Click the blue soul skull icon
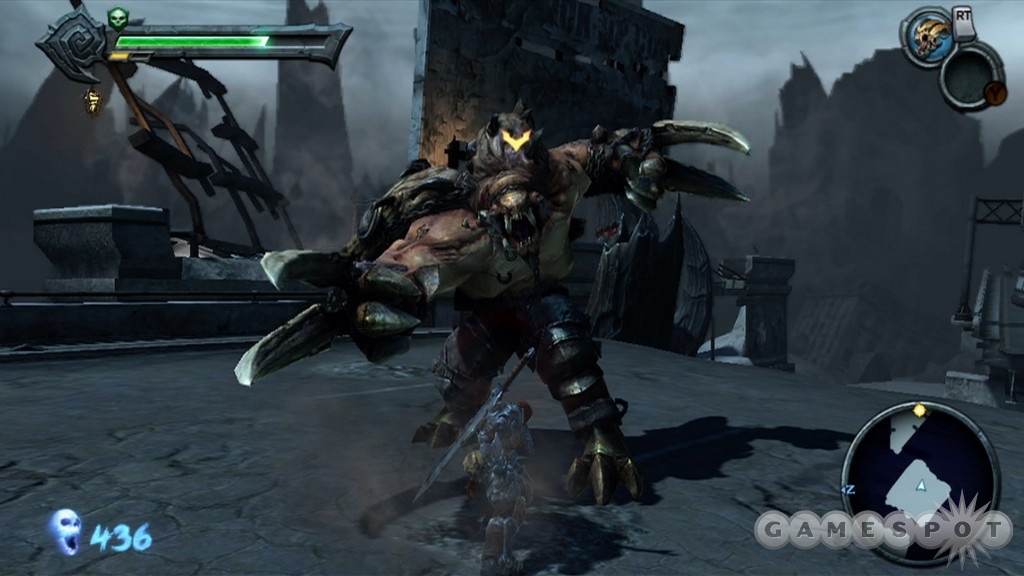 (66, 530)
